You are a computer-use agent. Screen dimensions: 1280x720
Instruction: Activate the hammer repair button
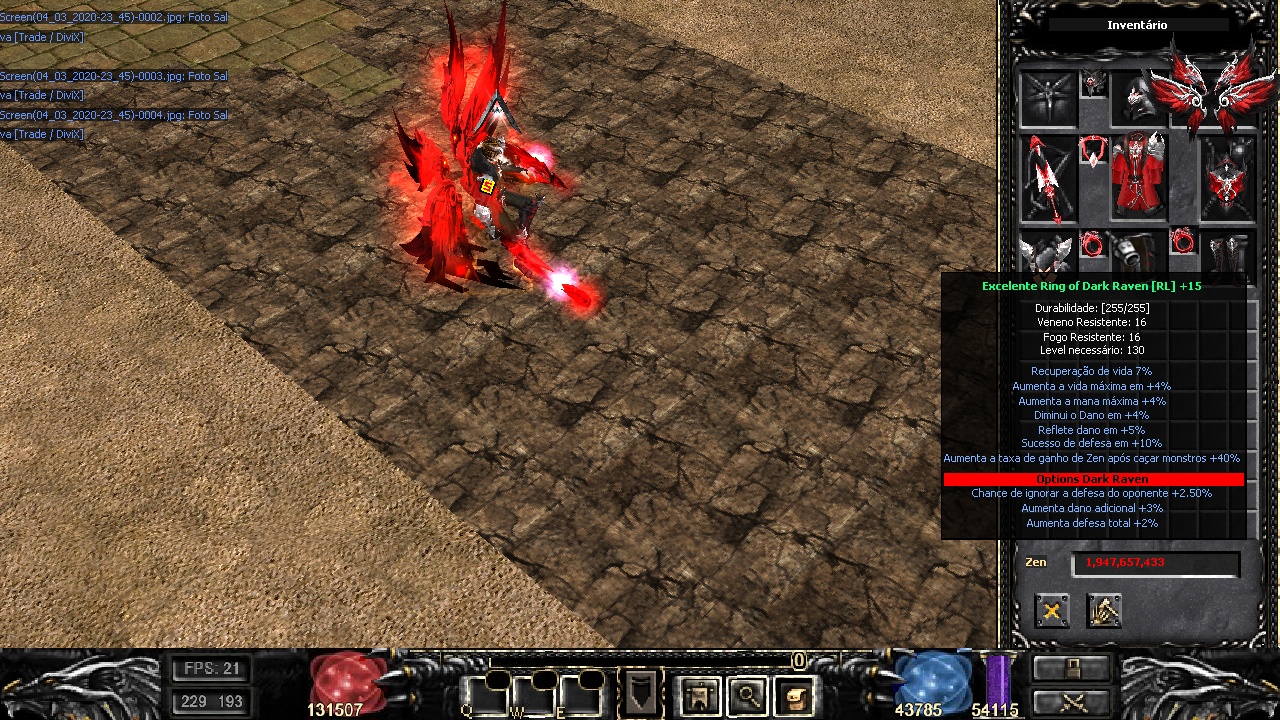coord(1104,611)
